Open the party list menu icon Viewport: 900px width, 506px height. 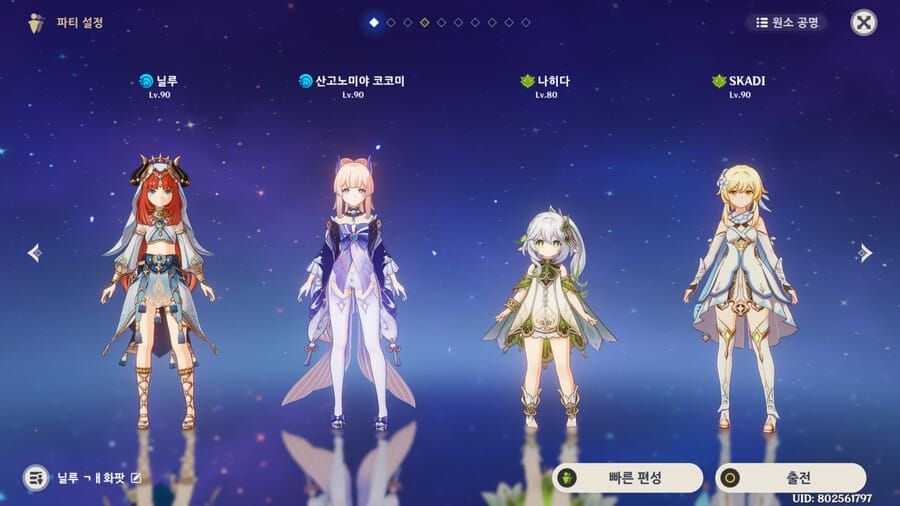(36, 478)
